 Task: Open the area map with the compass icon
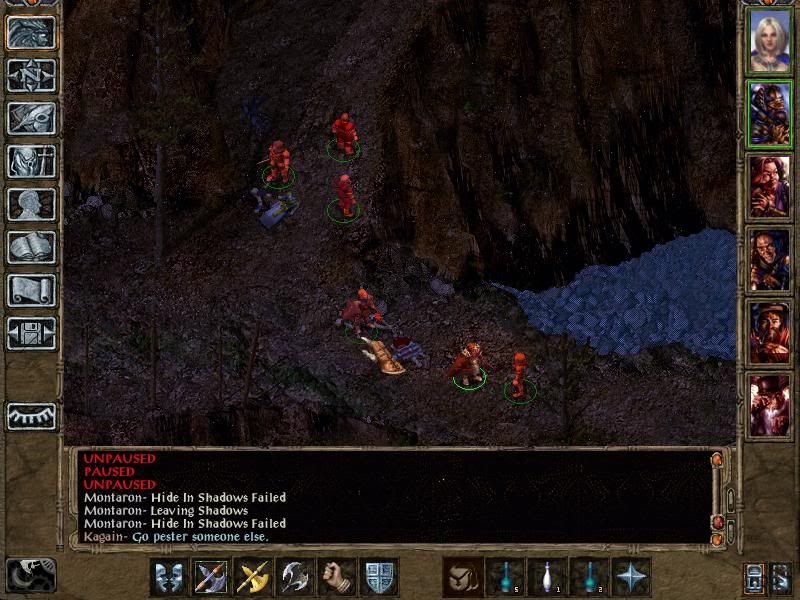31,75
